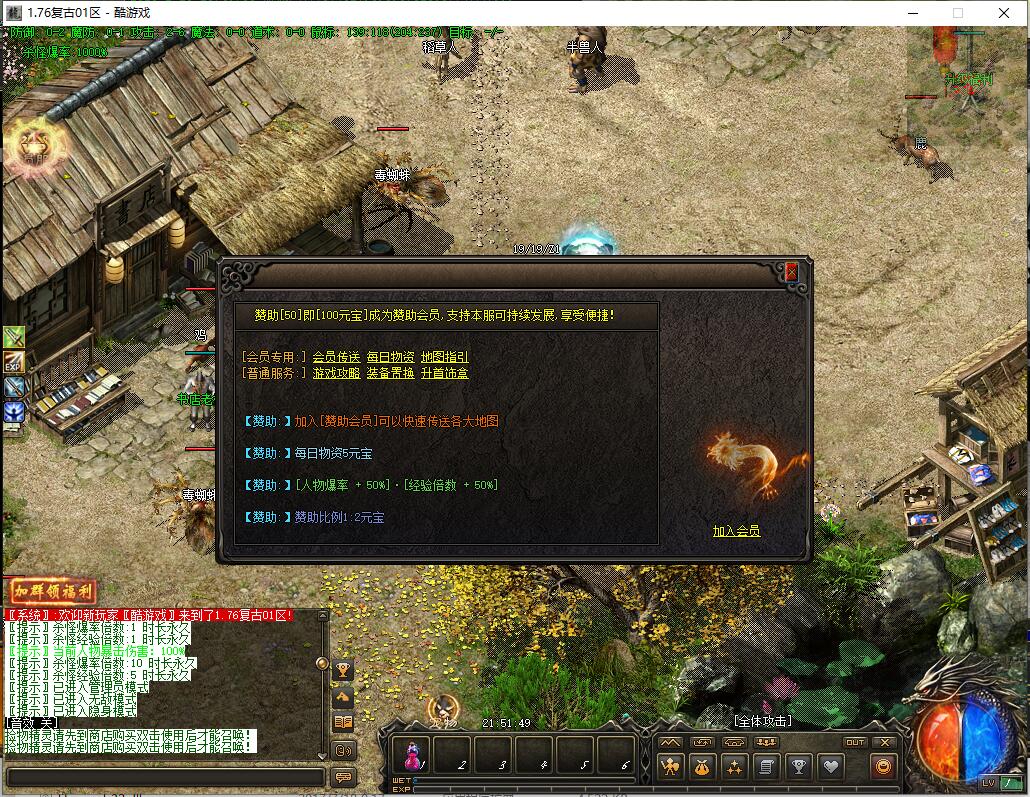Open the quest scroll icon
The width and height of the screenshot is (1030, 797).
pyautogui.click(x=767, y=767)
